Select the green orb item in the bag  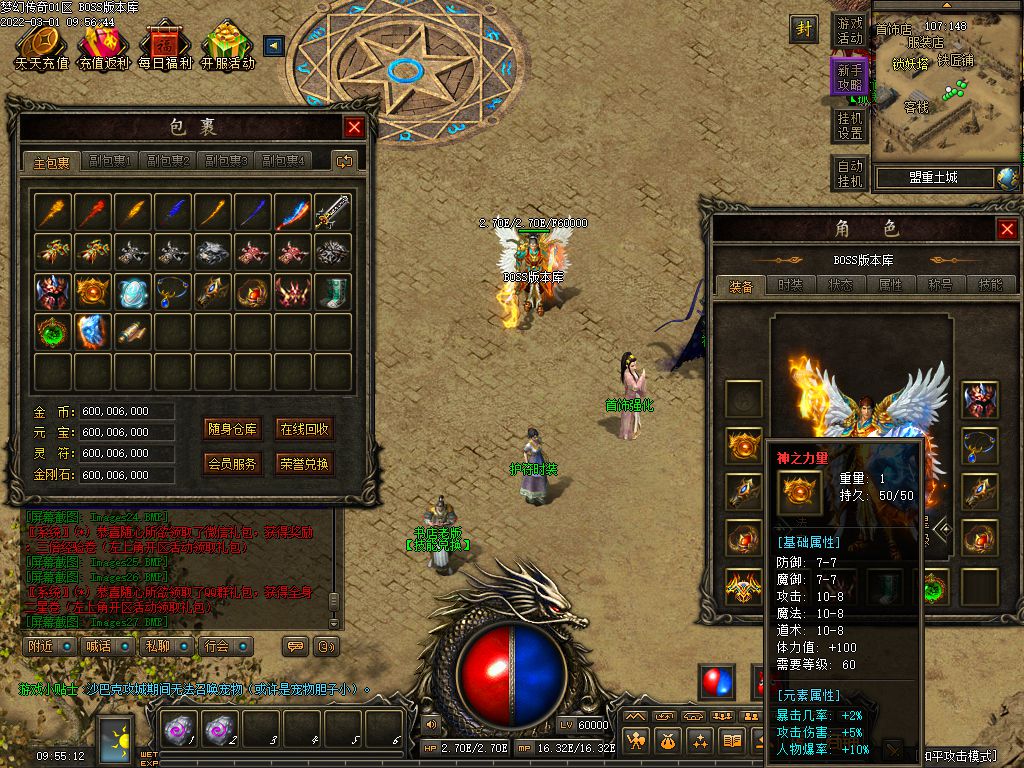(x=52, y=332)
